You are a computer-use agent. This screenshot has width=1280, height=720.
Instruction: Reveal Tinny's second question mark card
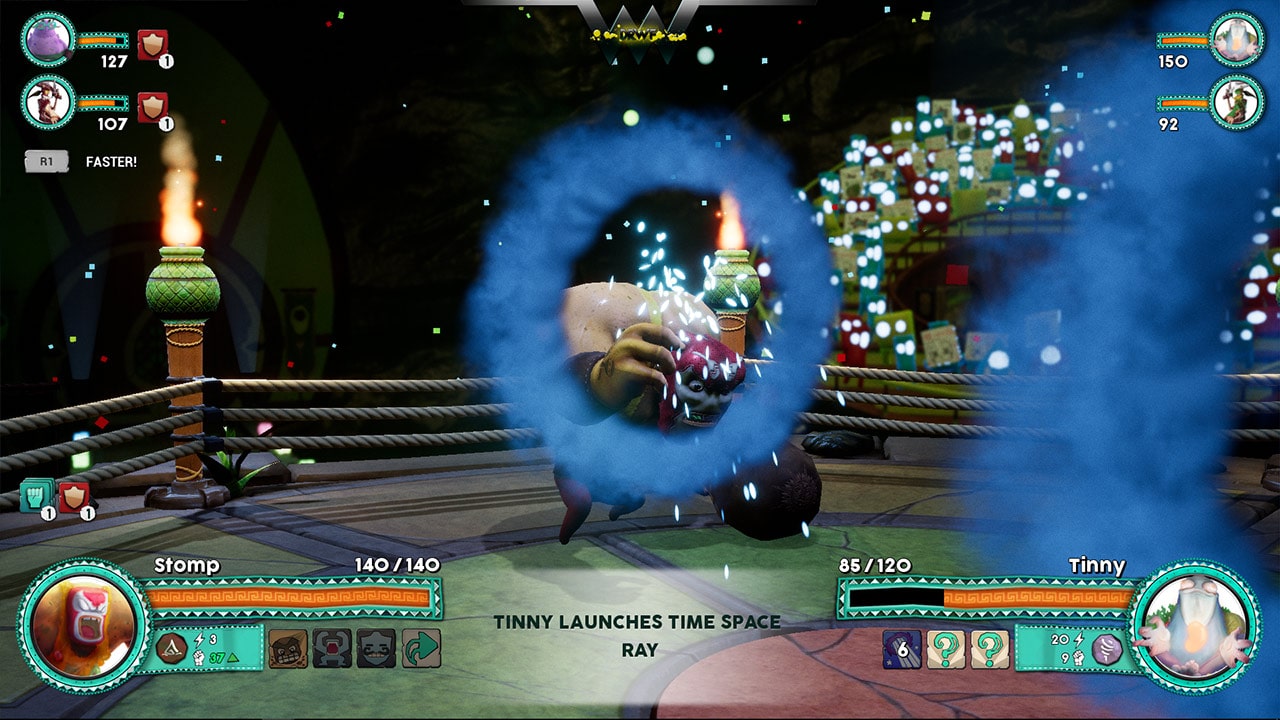[x=990, y=650]
